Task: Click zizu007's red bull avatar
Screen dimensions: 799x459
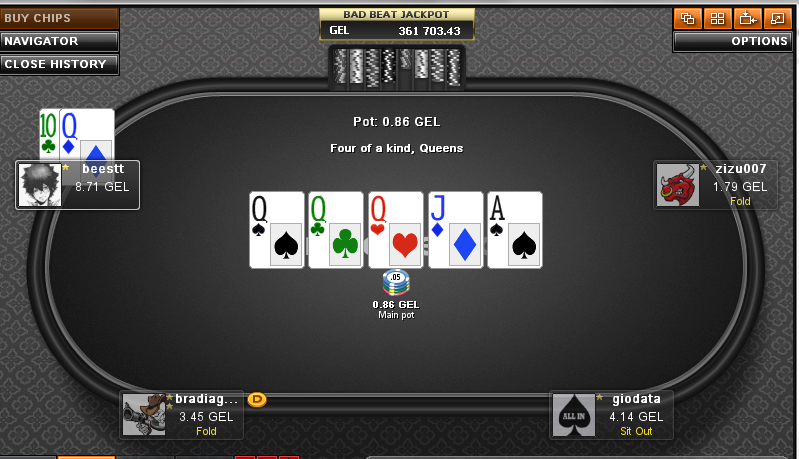Action: click(676, 185)
